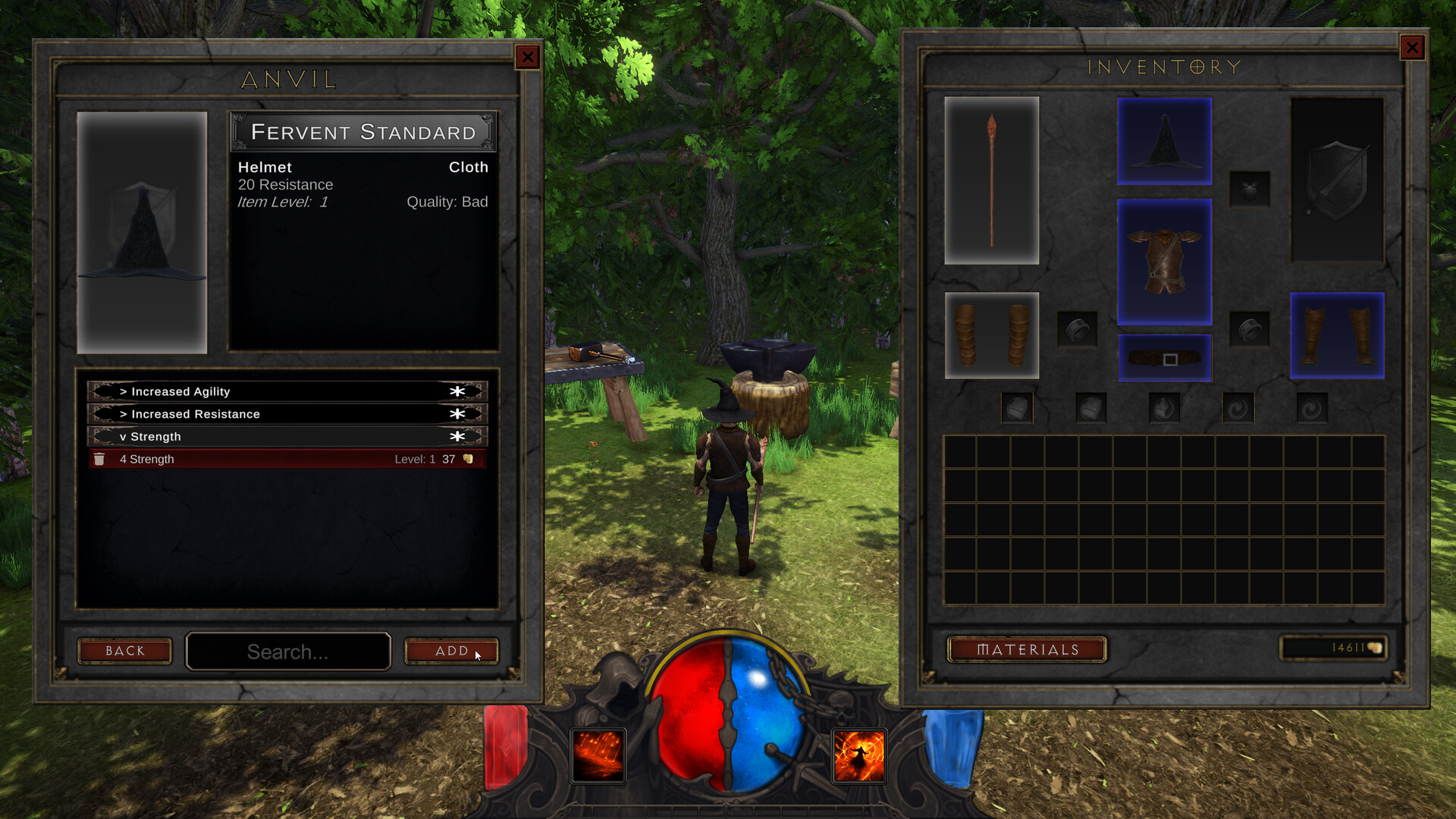Remove the 4 Strength enchantment via trash icon
The width and height of the screenshot is (1456, 819).
(x=100, y=459)
